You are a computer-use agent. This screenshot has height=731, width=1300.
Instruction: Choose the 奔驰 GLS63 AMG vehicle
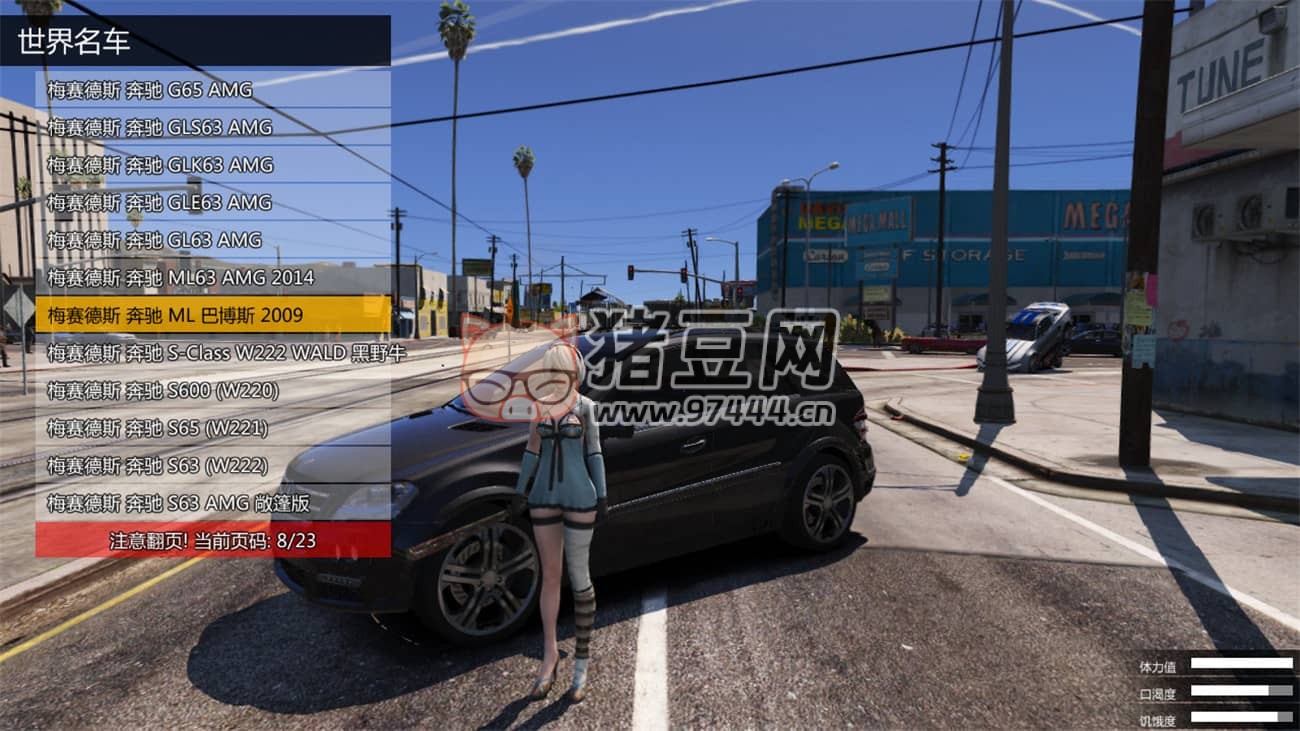coord(212,127)
